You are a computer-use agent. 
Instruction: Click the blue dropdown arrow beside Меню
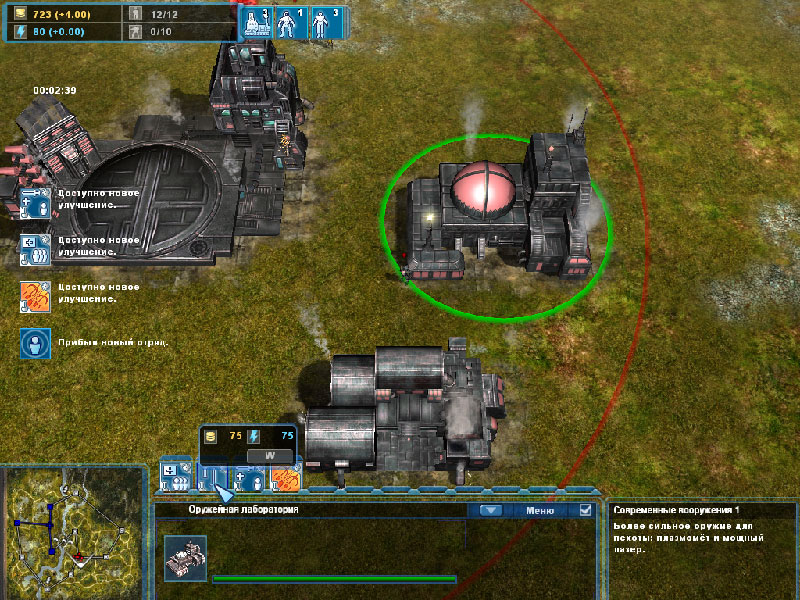489,509
